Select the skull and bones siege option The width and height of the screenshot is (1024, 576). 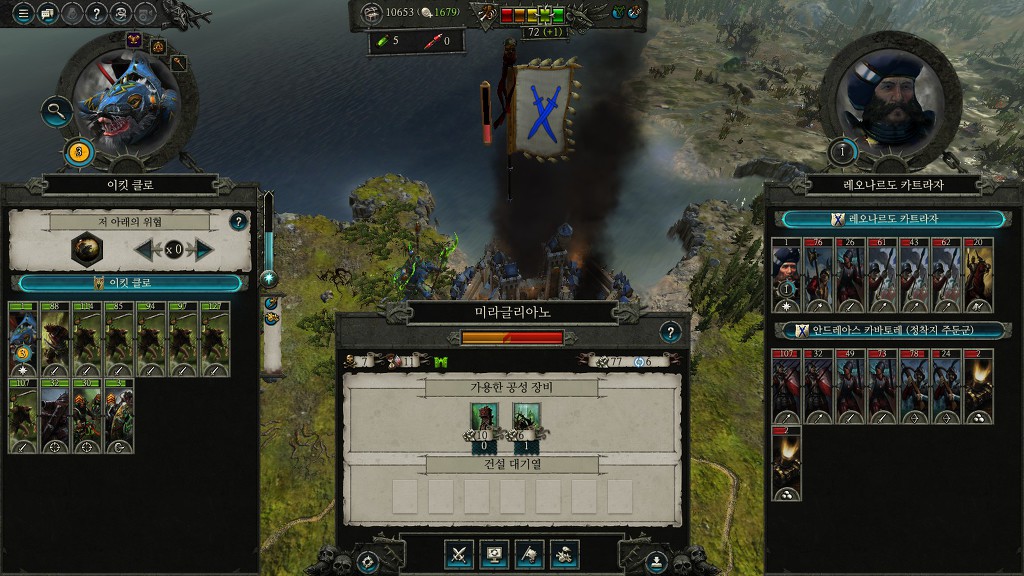click(564, 553)
